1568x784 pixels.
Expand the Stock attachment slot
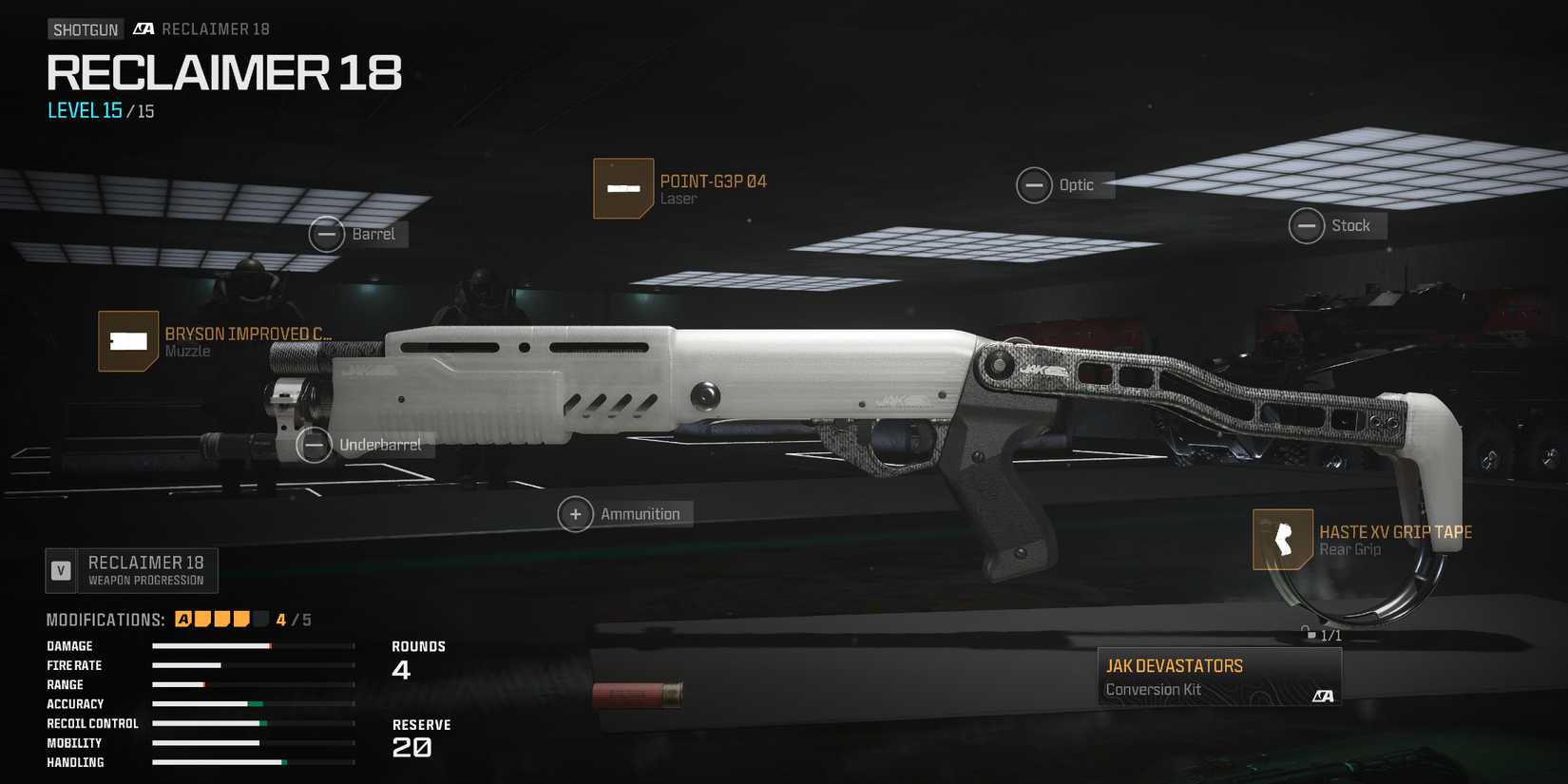pyautogui.click(x=1309, y=225)
